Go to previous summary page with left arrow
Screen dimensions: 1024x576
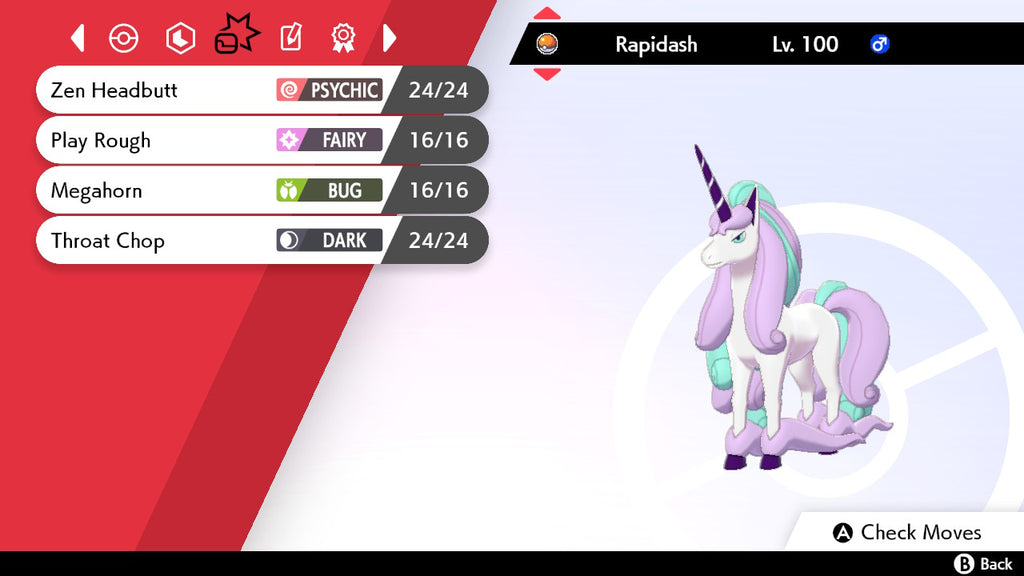click(x=78, y=39)
